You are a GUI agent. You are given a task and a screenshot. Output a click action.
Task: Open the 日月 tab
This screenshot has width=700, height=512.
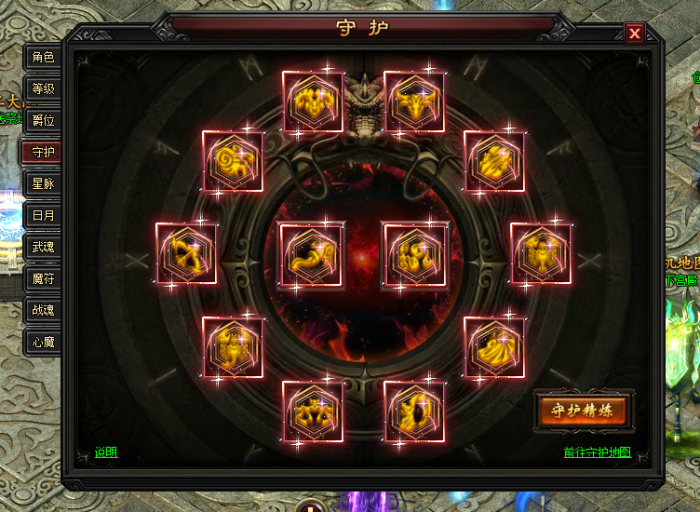point(42,215)
